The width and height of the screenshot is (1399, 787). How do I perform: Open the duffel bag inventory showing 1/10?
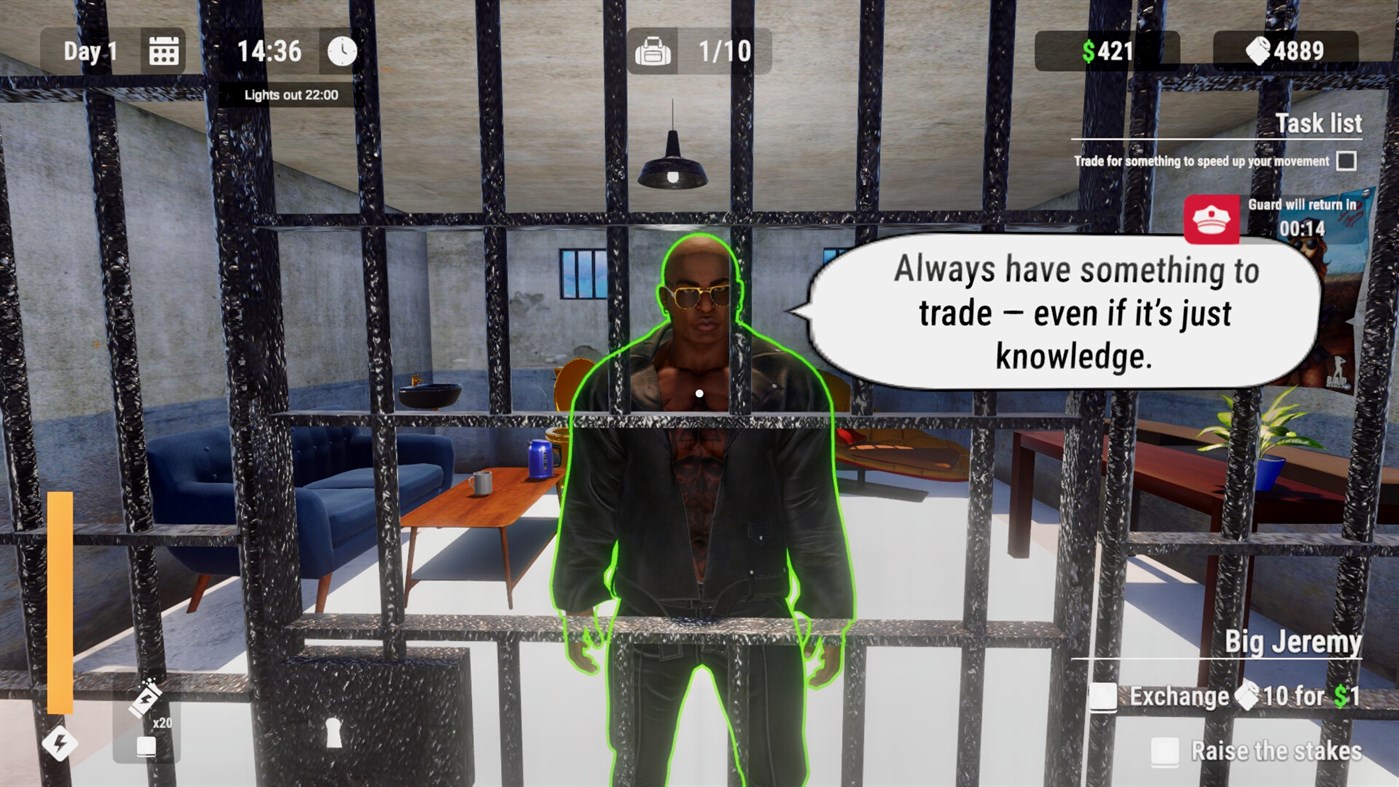pyautogui.click(x=651, y=50)
